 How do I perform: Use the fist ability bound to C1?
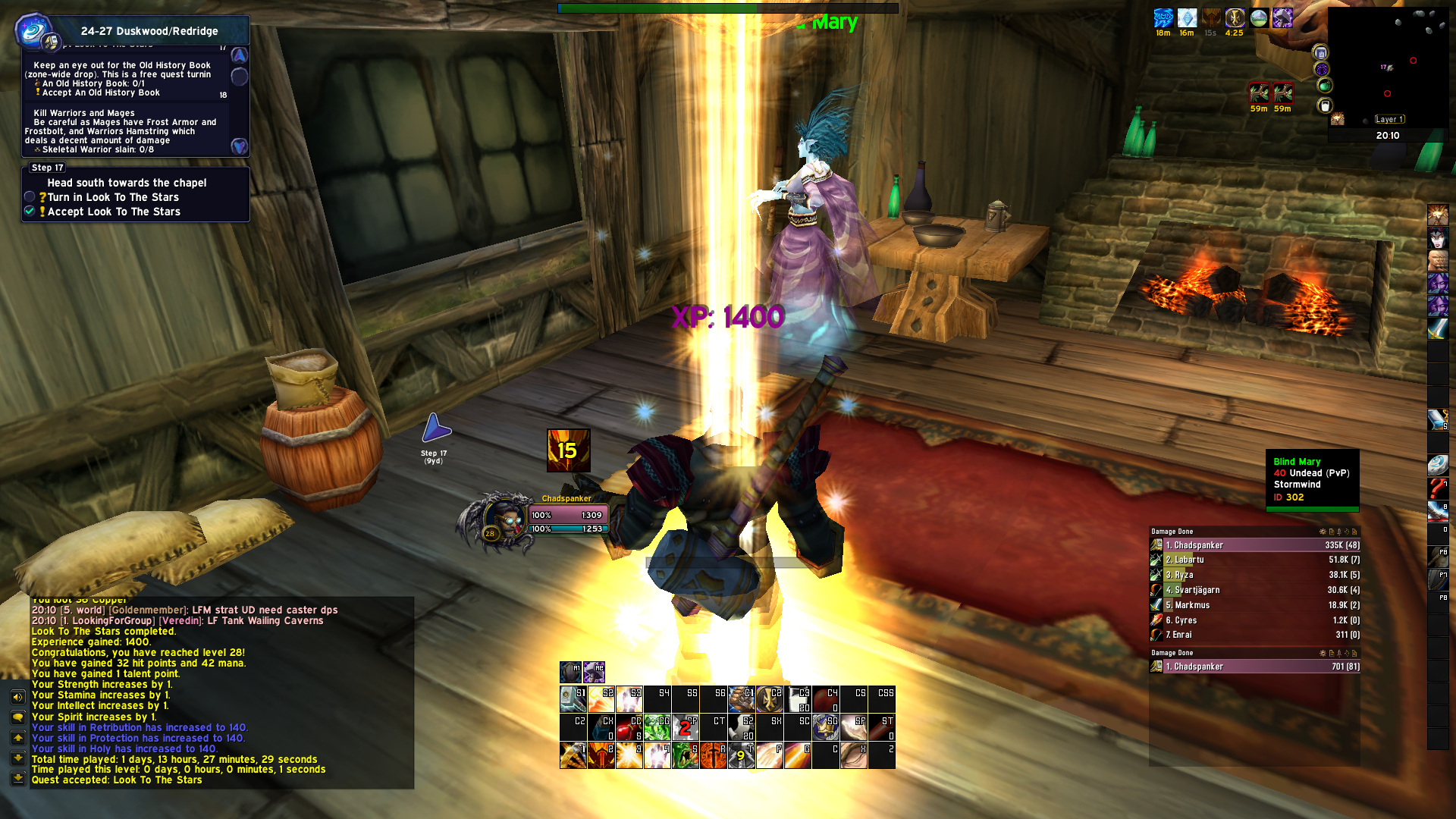point(741,699)
